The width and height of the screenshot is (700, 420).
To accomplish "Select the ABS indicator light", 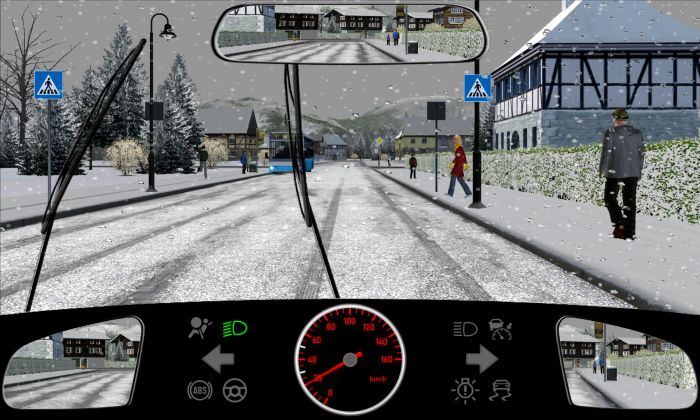I will pyautogui.click(x=199, y=391).
